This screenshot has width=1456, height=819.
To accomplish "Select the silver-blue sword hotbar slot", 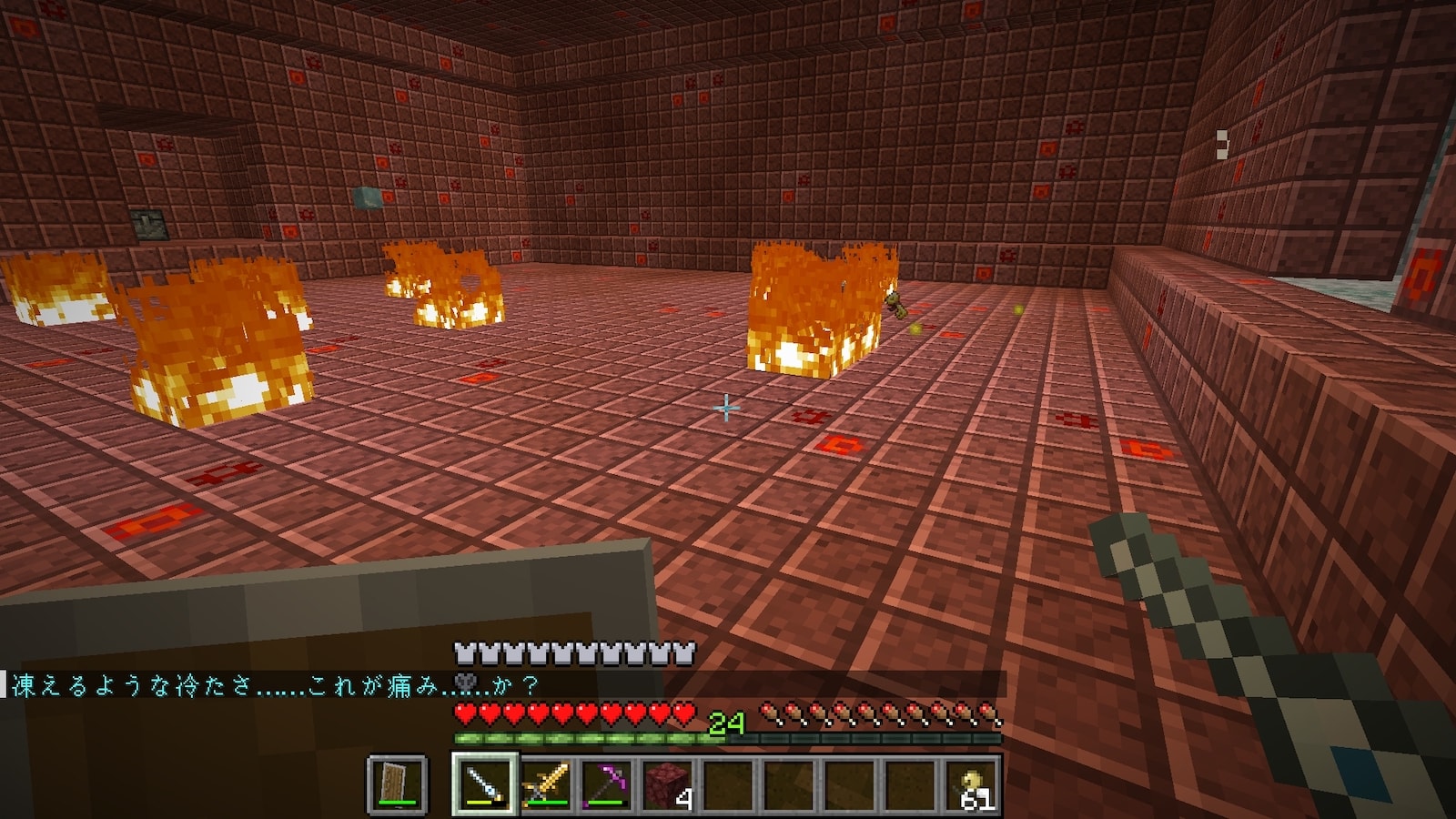I will [484, 784].
